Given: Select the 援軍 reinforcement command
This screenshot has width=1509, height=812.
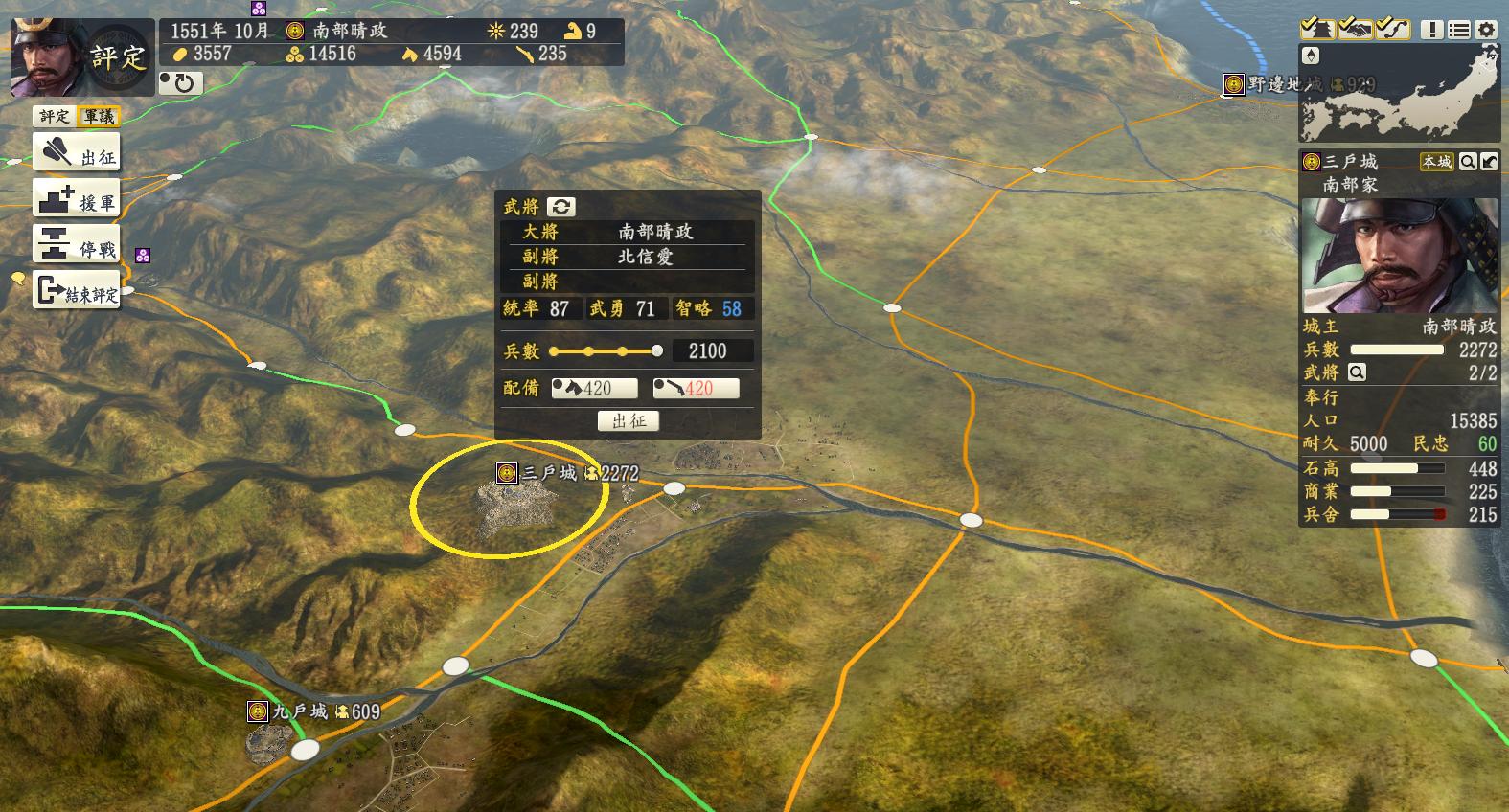Looking at the screenshot, I should pyautogui.click(x=77, y=199).
